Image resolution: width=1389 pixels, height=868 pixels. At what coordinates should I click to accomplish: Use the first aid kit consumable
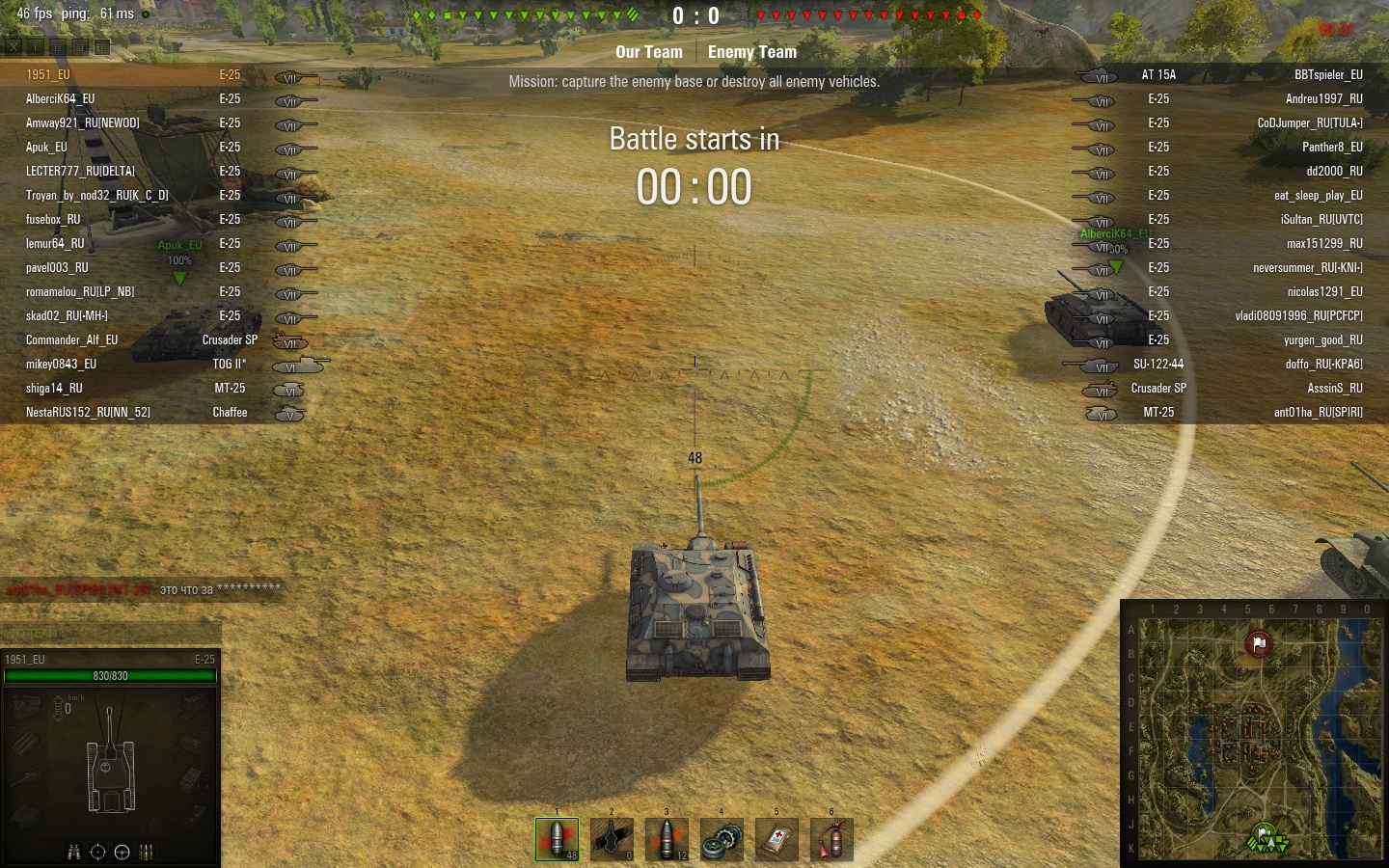[776, 838]
